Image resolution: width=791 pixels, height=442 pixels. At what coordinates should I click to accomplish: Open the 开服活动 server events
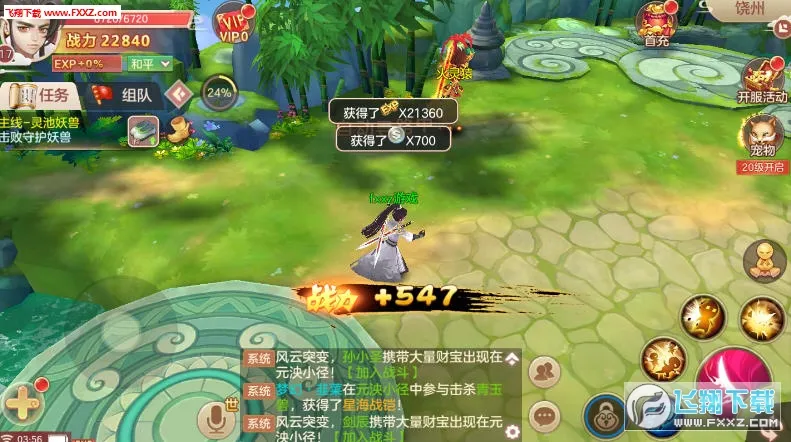point(763,80)
